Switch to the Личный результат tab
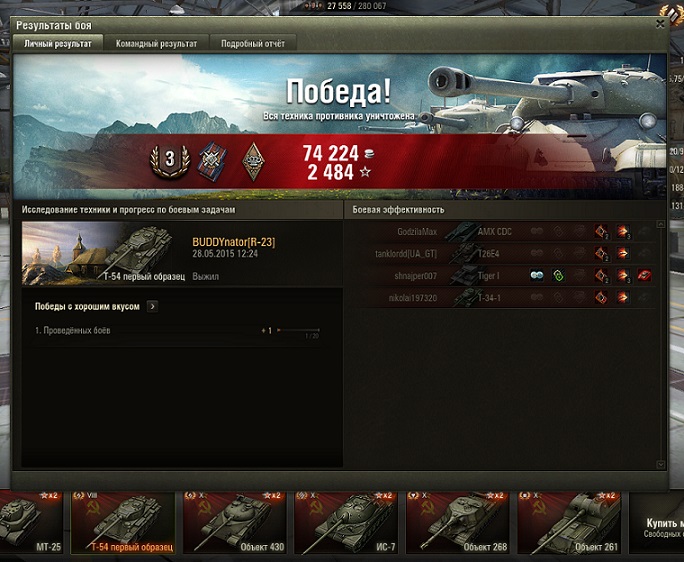 [x=57, y=44]
